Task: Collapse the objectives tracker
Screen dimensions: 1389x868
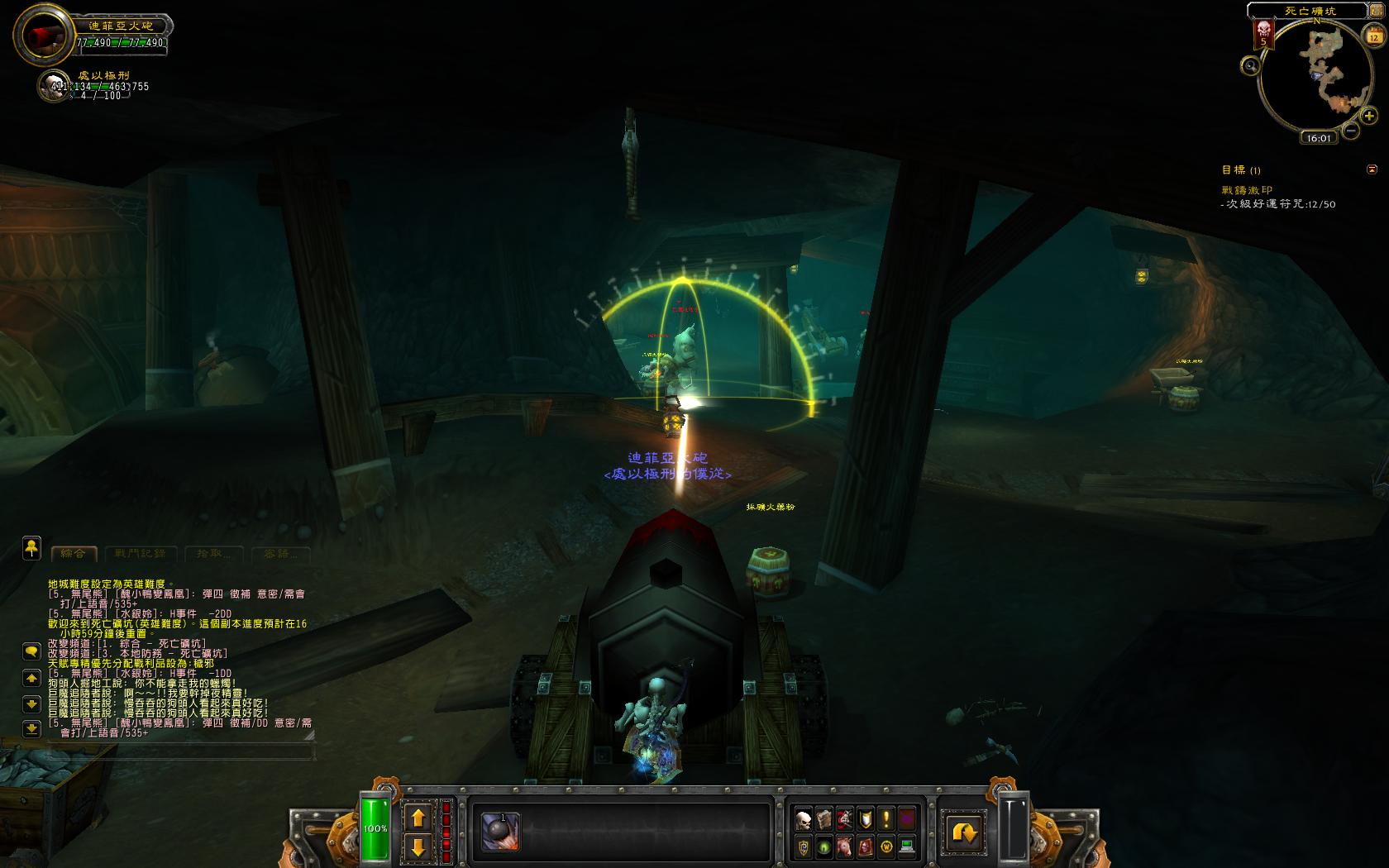Action: (x=1372, y=169)
